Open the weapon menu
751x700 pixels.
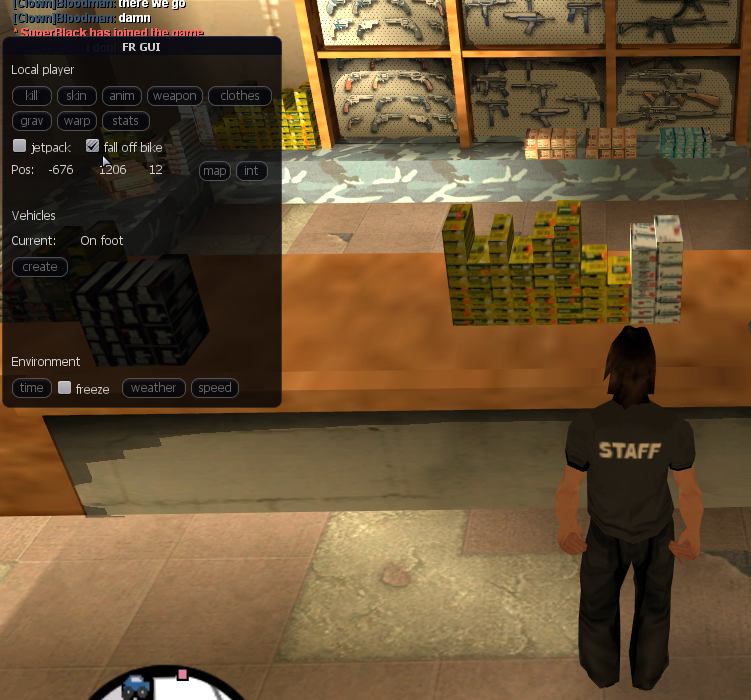[x=175, y=96]
